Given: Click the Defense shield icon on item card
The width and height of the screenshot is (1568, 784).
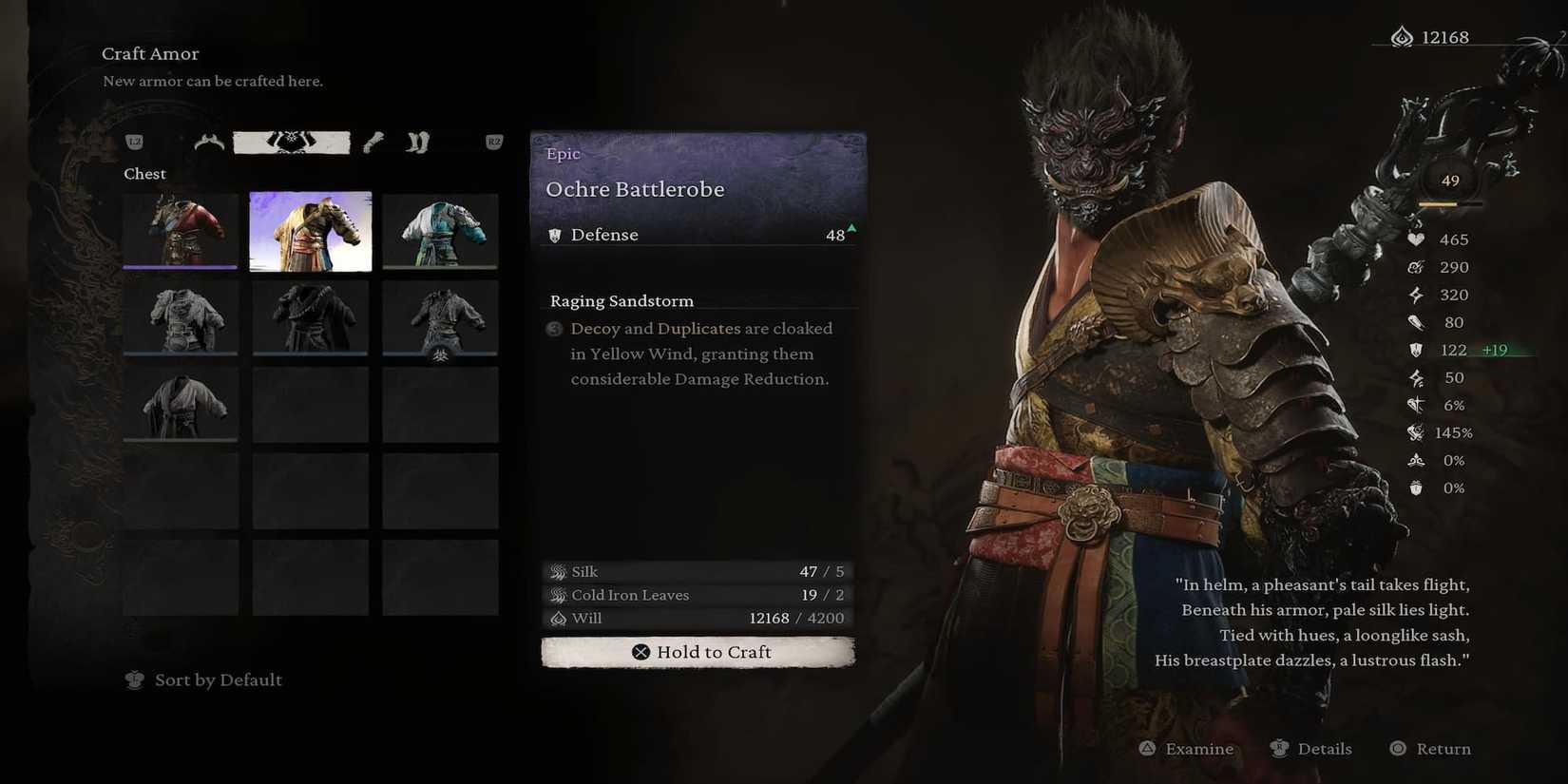Looking at the screenshot, I should click(555, 235).
